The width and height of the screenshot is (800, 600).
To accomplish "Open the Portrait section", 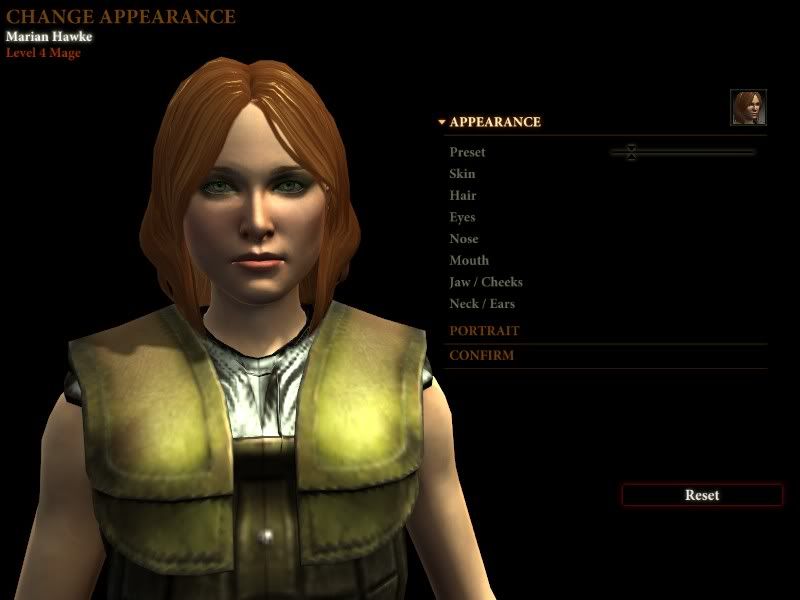I will (484, 331).
